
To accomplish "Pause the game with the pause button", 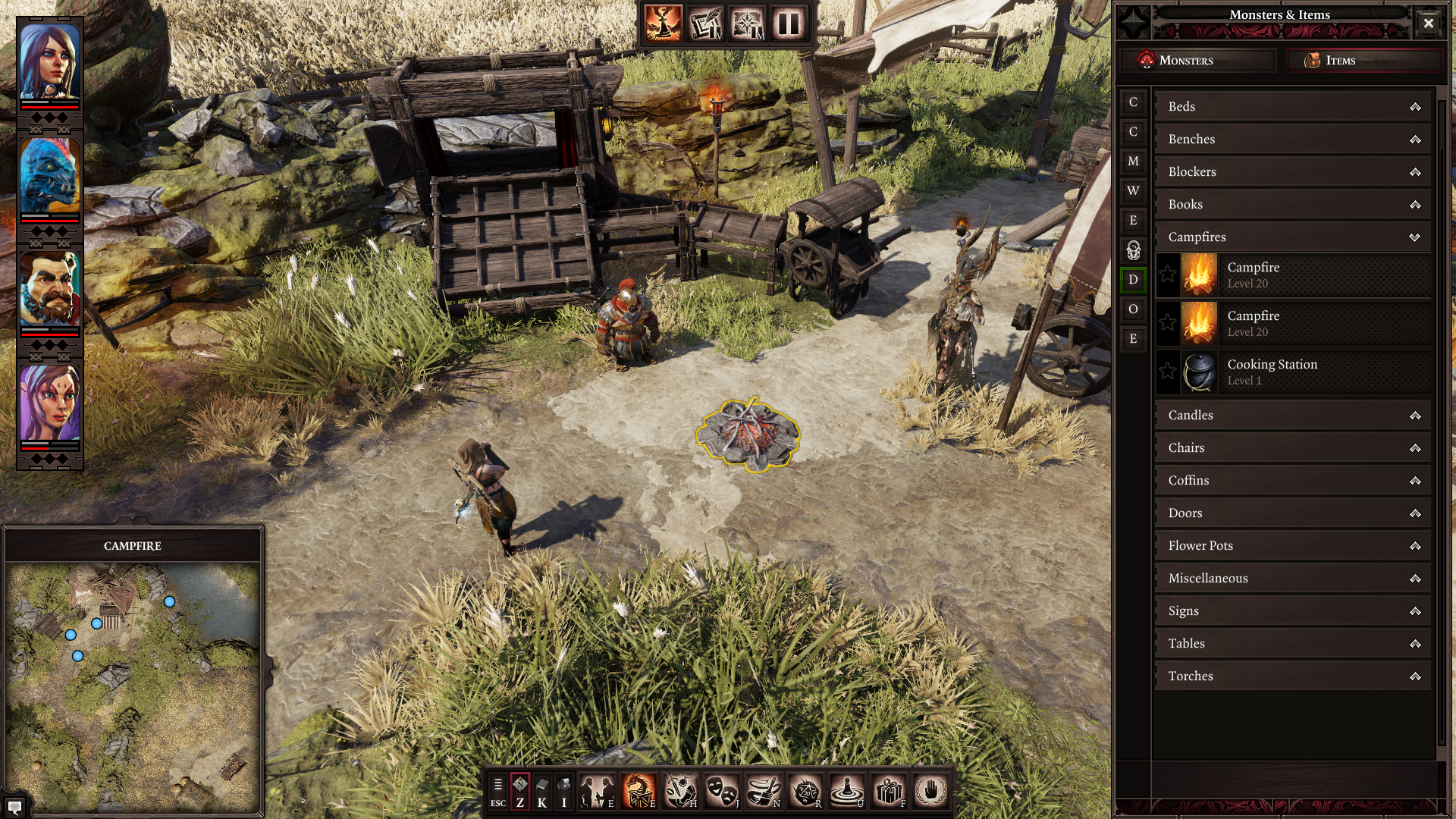I will tap(789, 24).
